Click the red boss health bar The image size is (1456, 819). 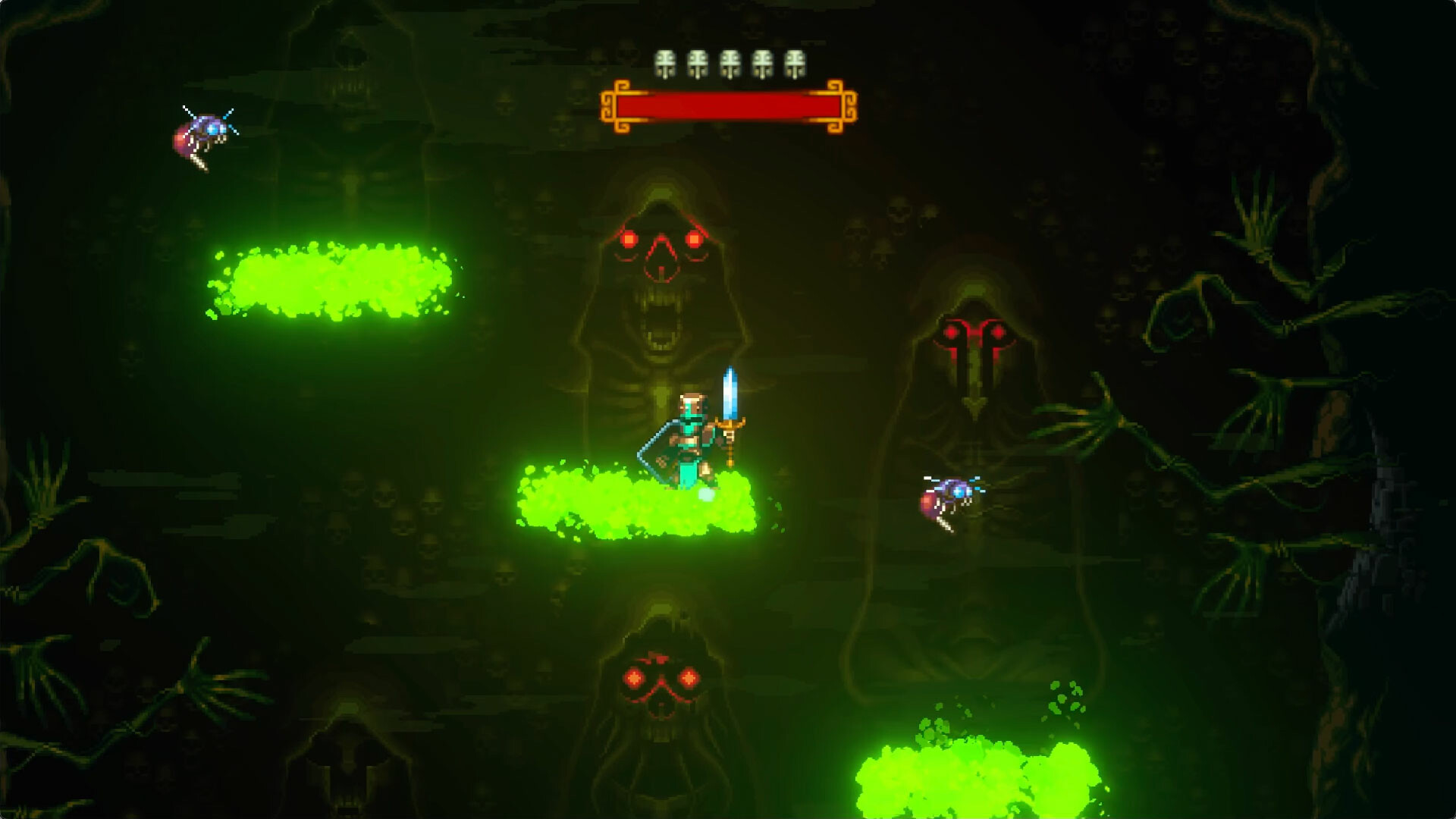tap(732, 108)
